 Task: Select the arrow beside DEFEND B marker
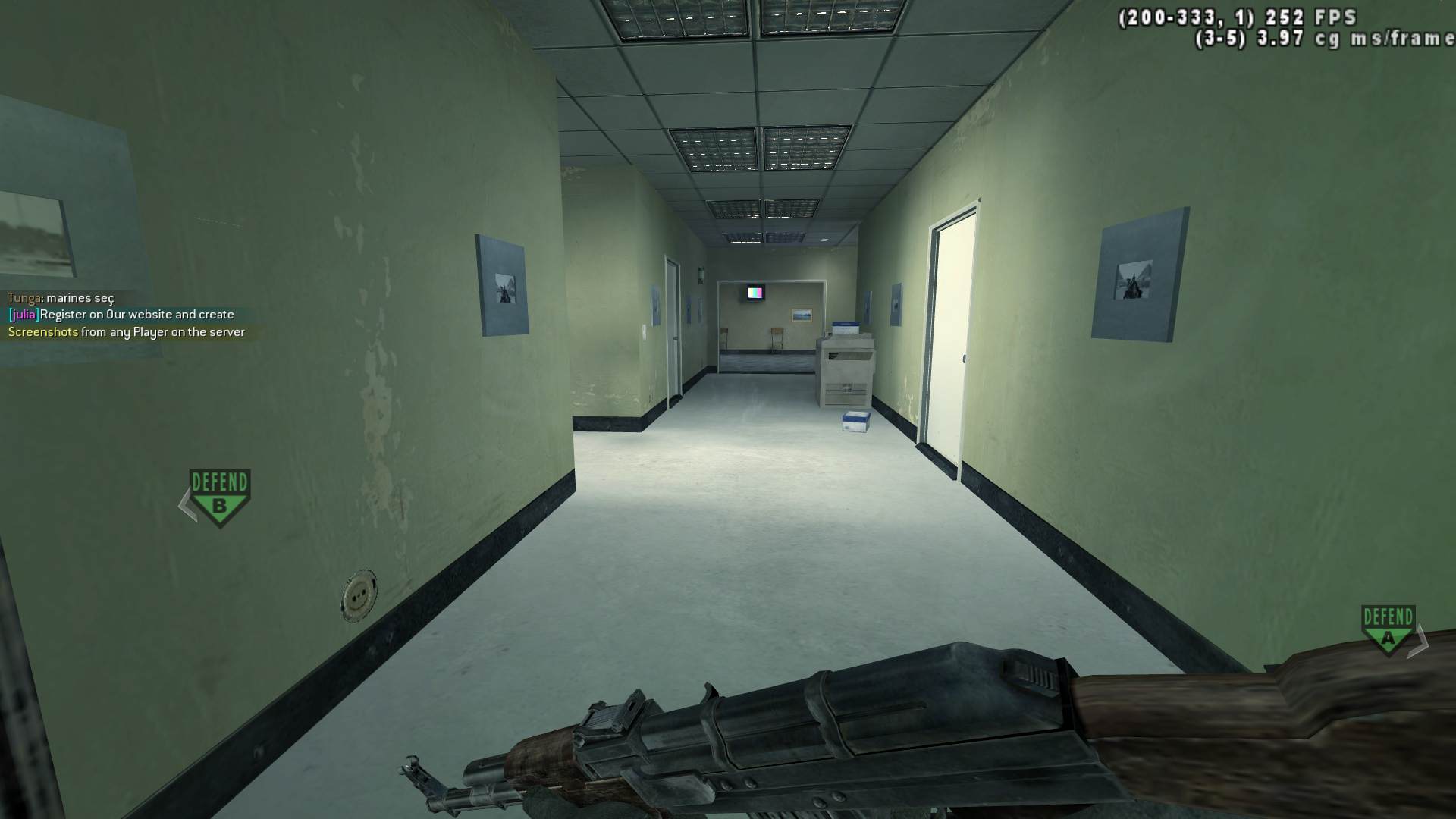[184, 502]
